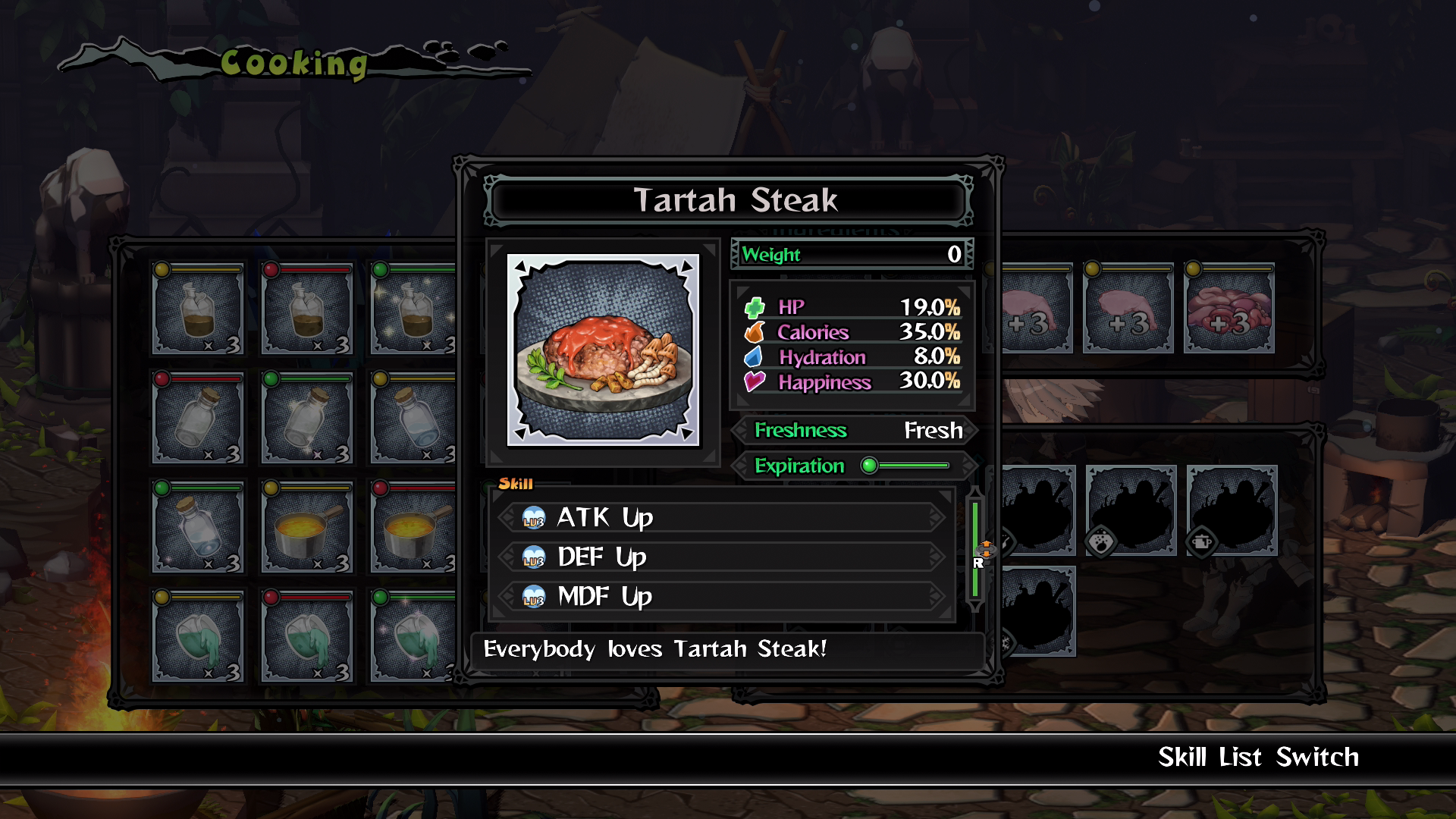Select brown sauce bottle with yellow marker
This screenshot has width=1456, height=819.
[198, 309]
